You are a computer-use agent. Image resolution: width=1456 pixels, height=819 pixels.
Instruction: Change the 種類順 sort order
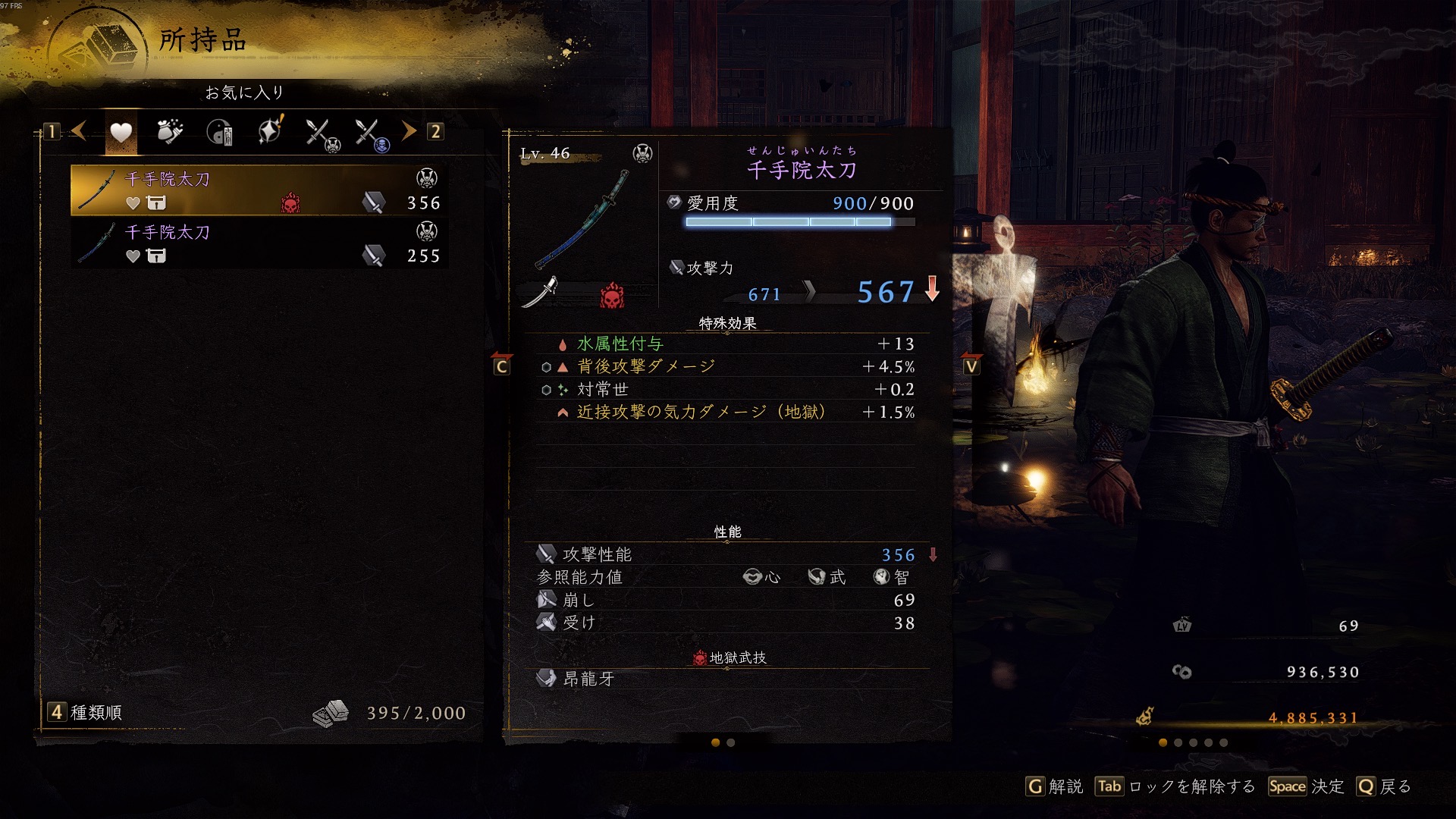pos(86,713)
